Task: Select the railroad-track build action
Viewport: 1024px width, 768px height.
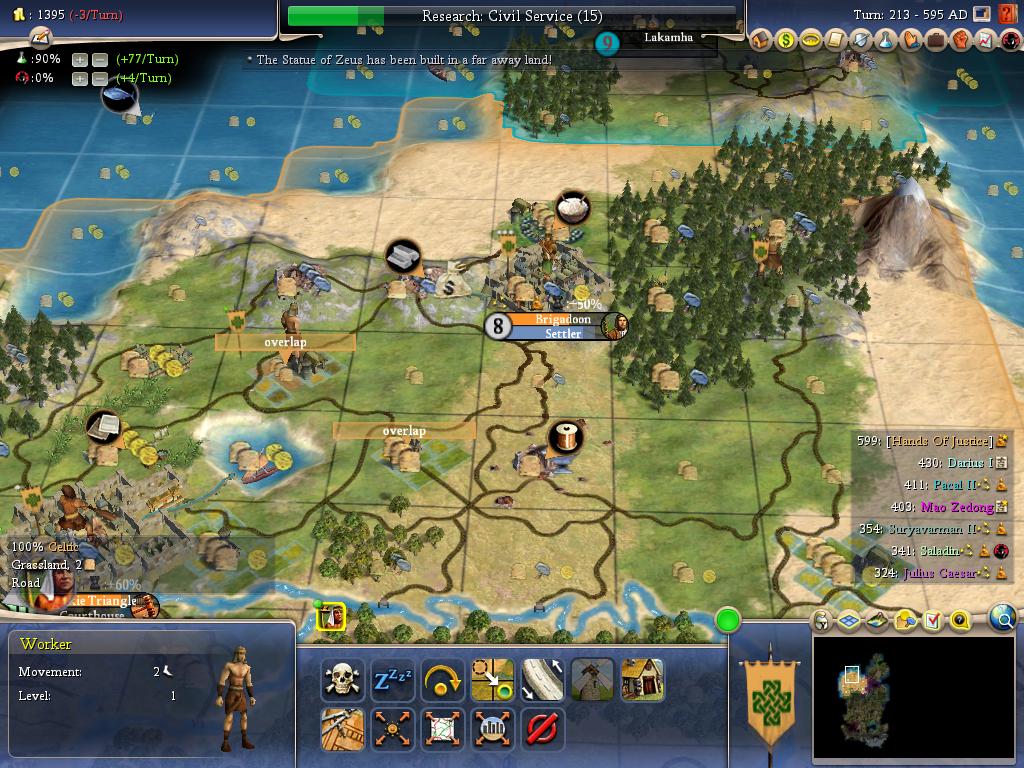Action: [x=343, y=729]
